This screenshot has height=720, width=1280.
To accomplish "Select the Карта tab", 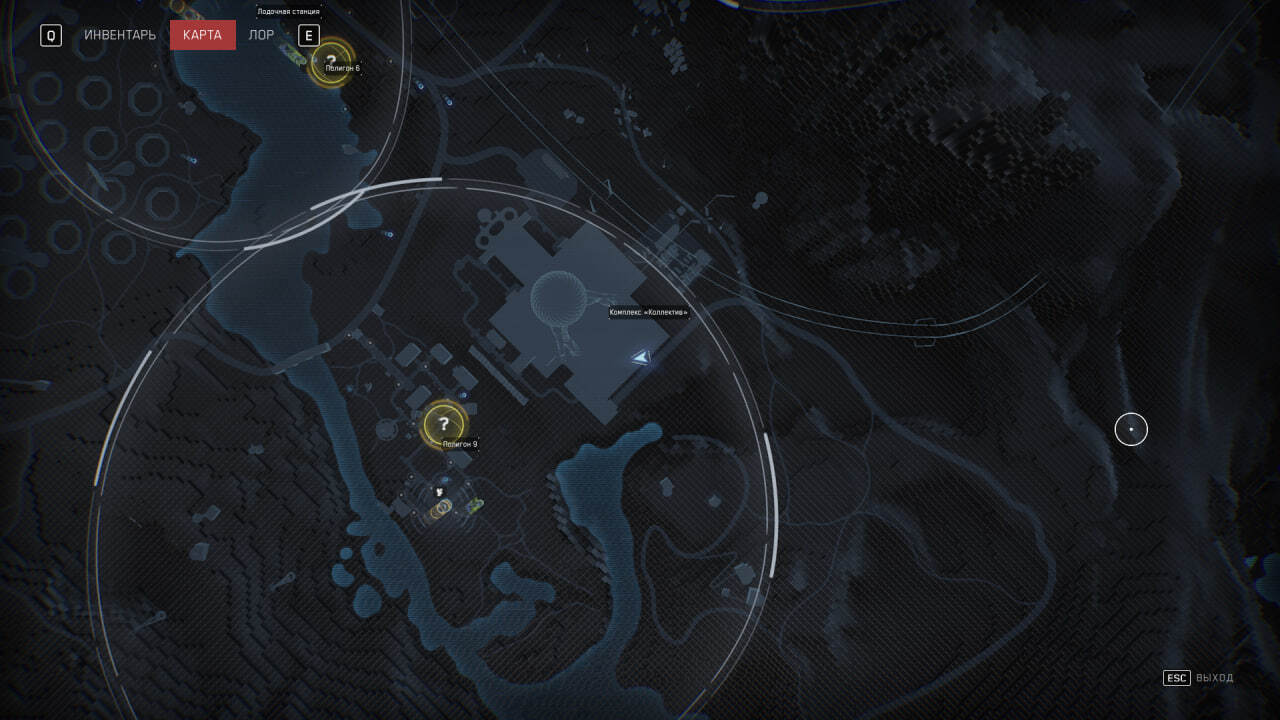I will pyautogui.click(x=202, y=35).
